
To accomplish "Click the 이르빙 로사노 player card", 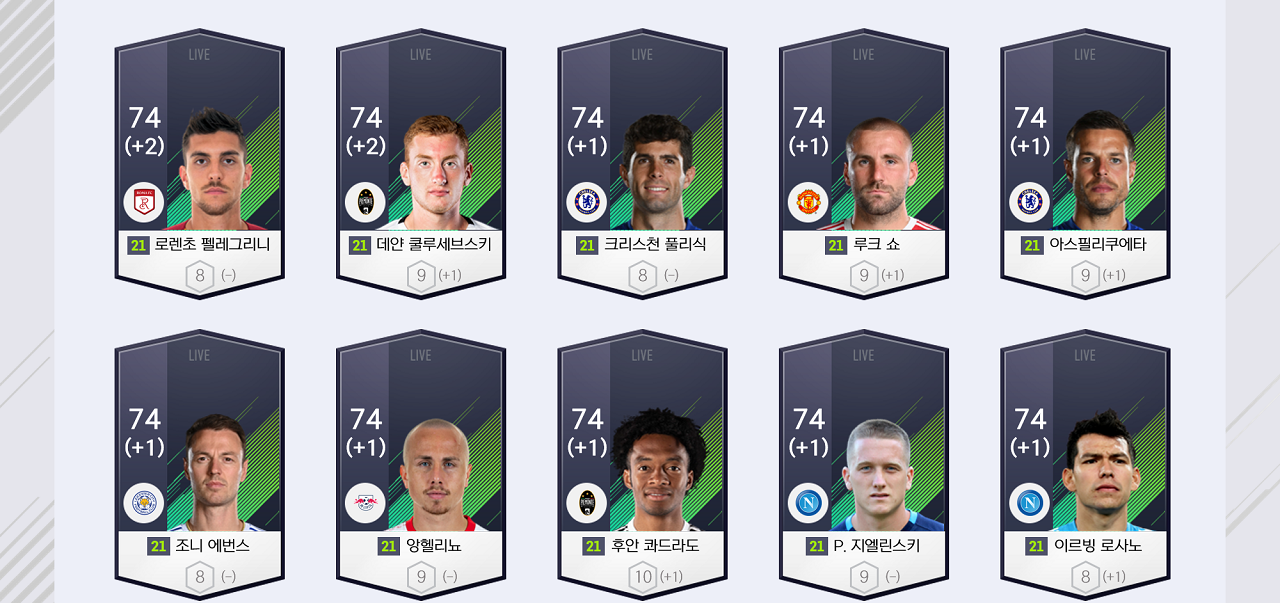I will click(x=1085, y=465).
